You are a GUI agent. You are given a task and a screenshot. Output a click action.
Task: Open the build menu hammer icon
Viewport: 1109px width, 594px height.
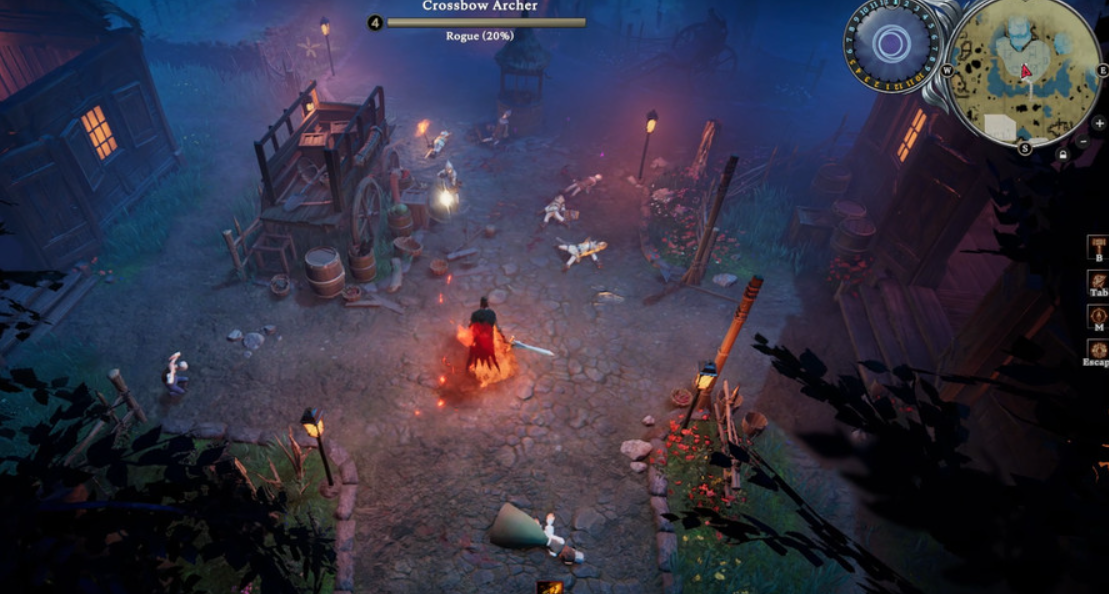[x=1098, y=244]
